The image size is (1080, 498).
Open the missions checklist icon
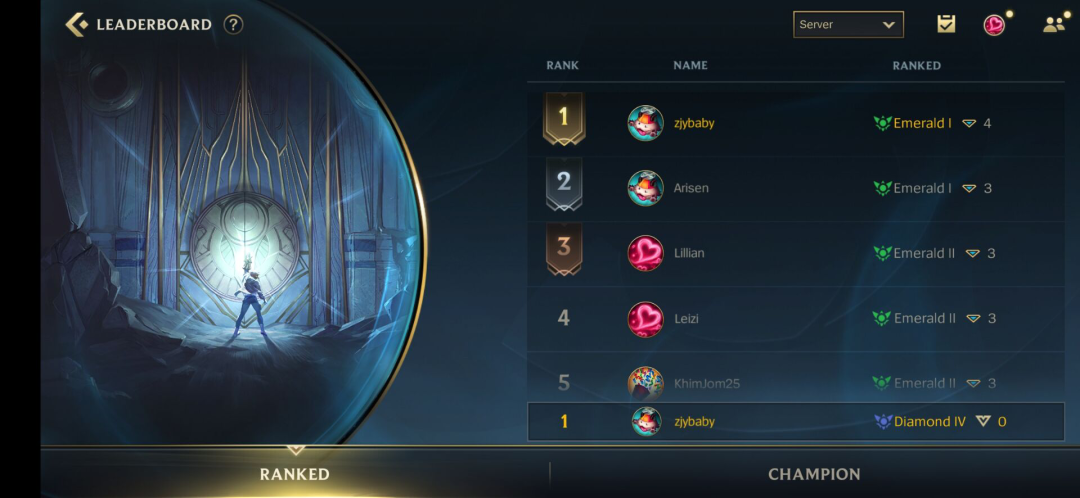[x=945, y=24]
